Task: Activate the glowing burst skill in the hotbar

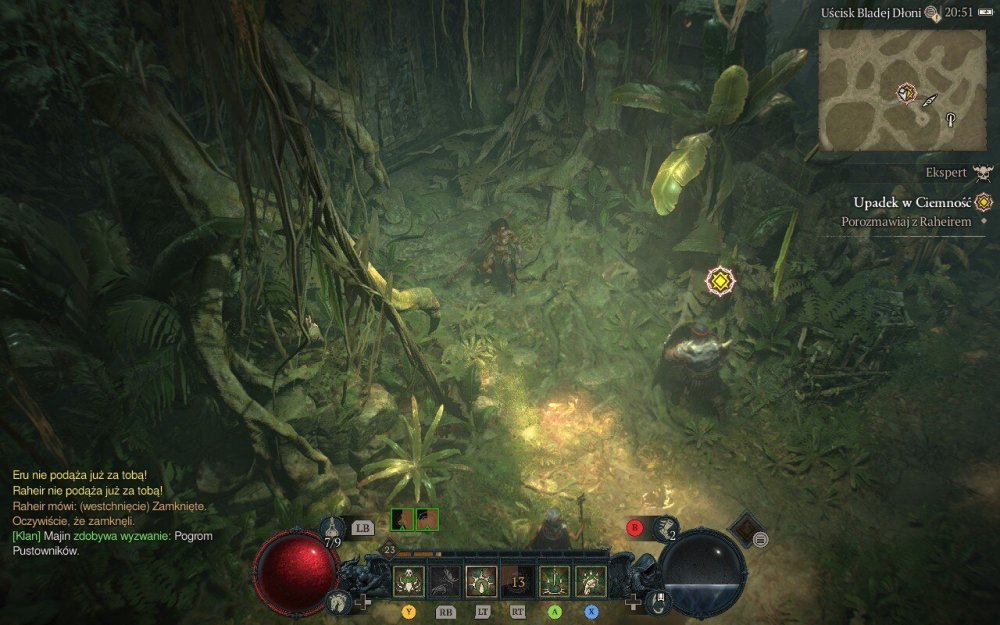Action: (x=481, y=580)
